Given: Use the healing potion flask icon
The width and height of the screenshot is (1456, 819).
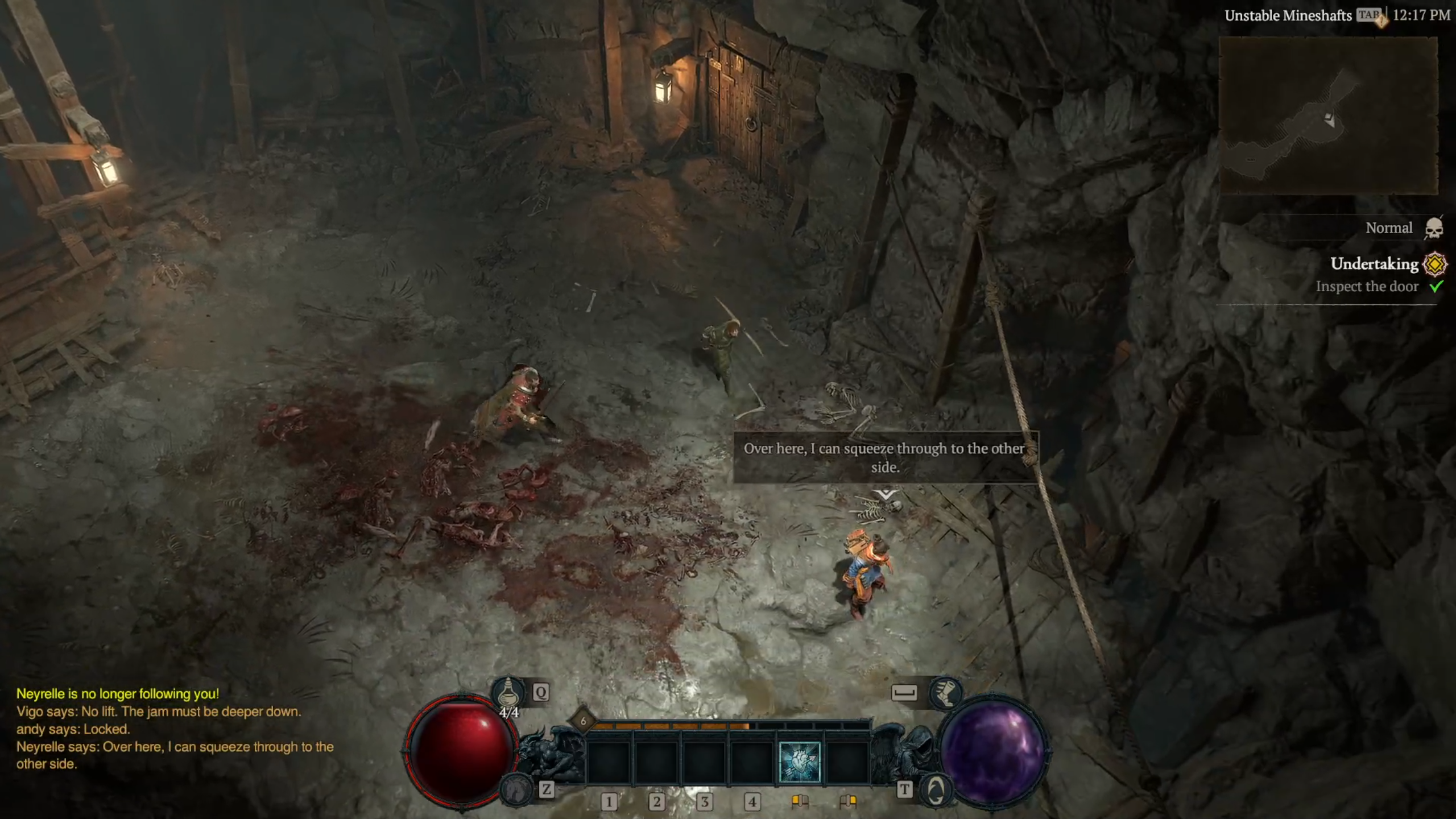Looking at the screenshot, I should (508, 692).
